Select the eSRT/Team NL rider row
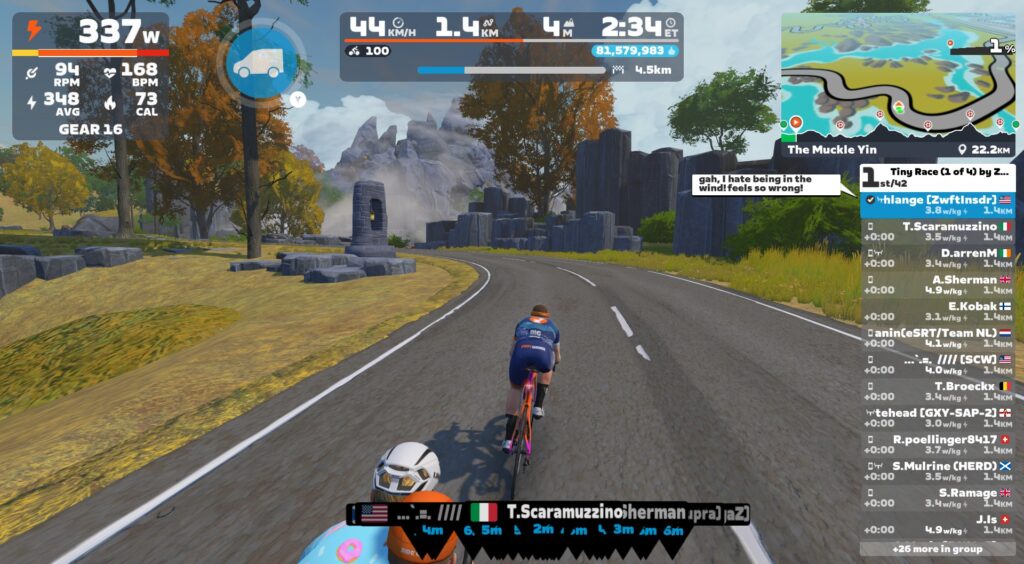 (939, 338)
